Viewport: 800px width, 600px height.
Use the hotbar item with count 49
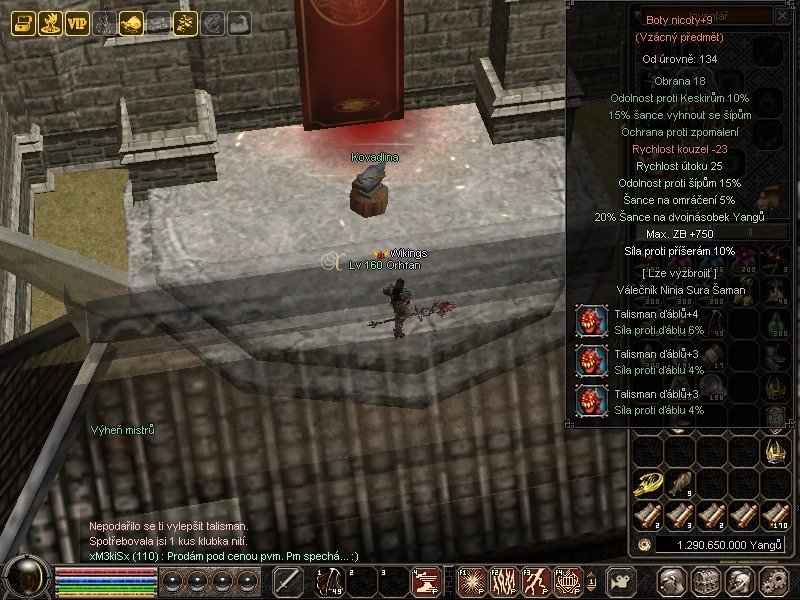pos(330,580)
